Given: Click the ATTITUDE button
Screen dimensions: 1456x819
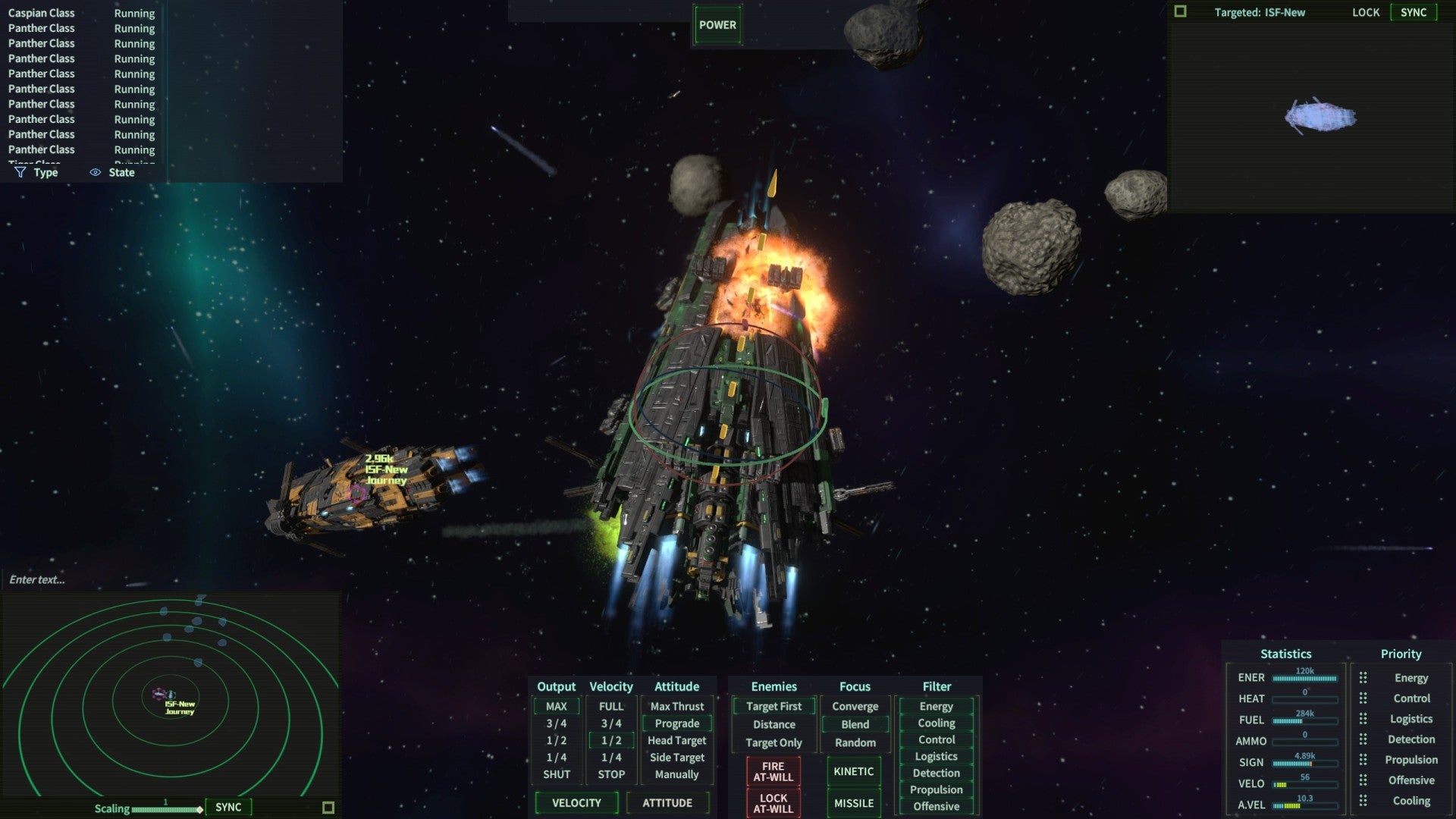Looking at the screenshot, I should pyautogui.click(x=667, y=802).
